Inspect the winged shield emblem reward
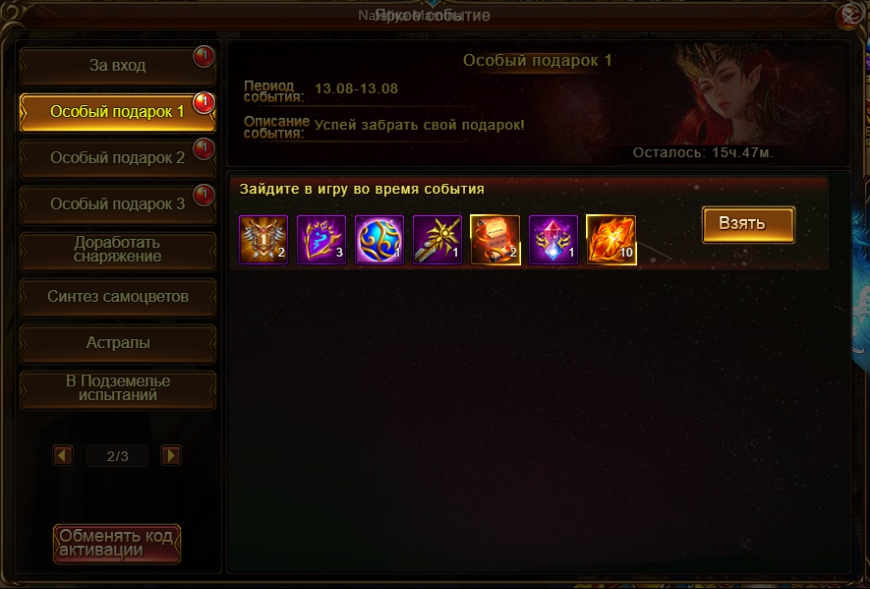The image size is (870, 589). click(264, 240)
